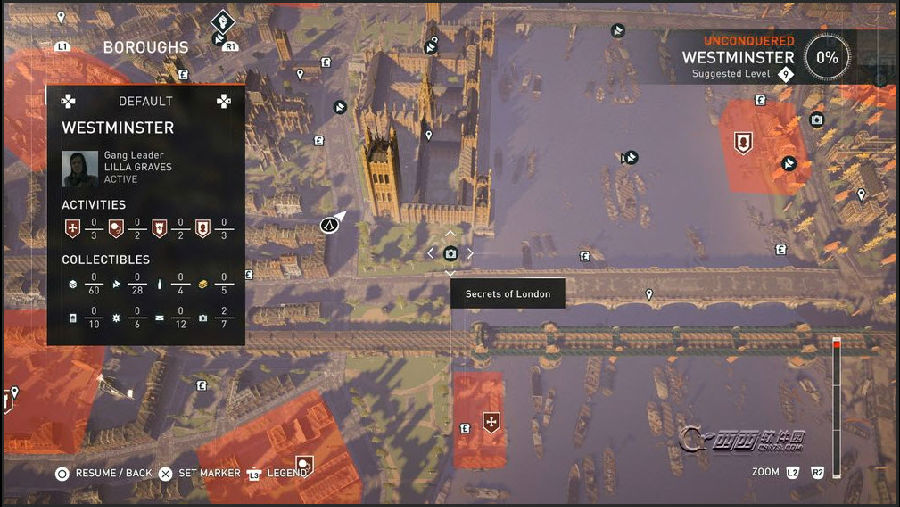Click the Westminster 0% conquest circle
The image size is (900, 507).
point(827,57)
